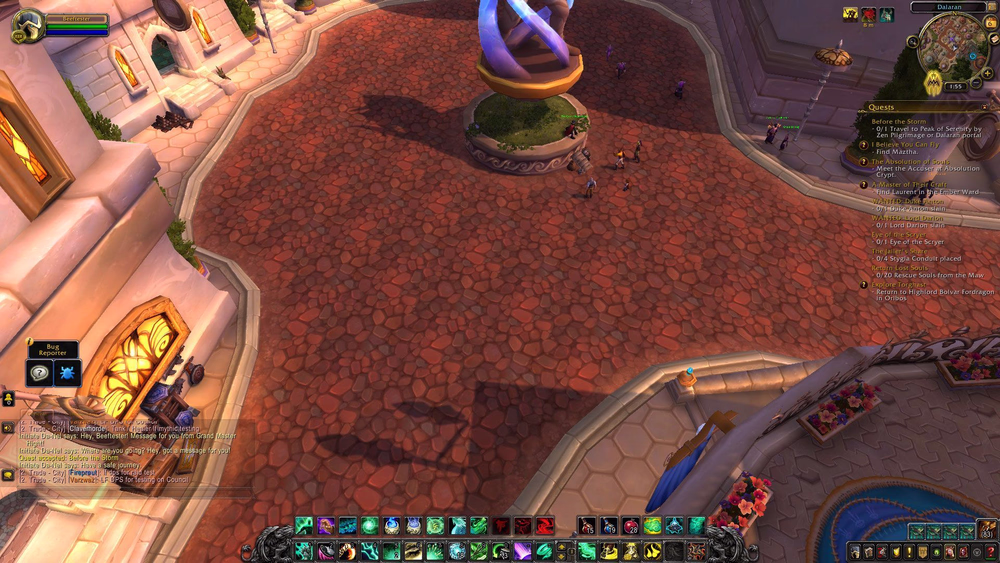Open the bug report beetle button

[68, 372]
